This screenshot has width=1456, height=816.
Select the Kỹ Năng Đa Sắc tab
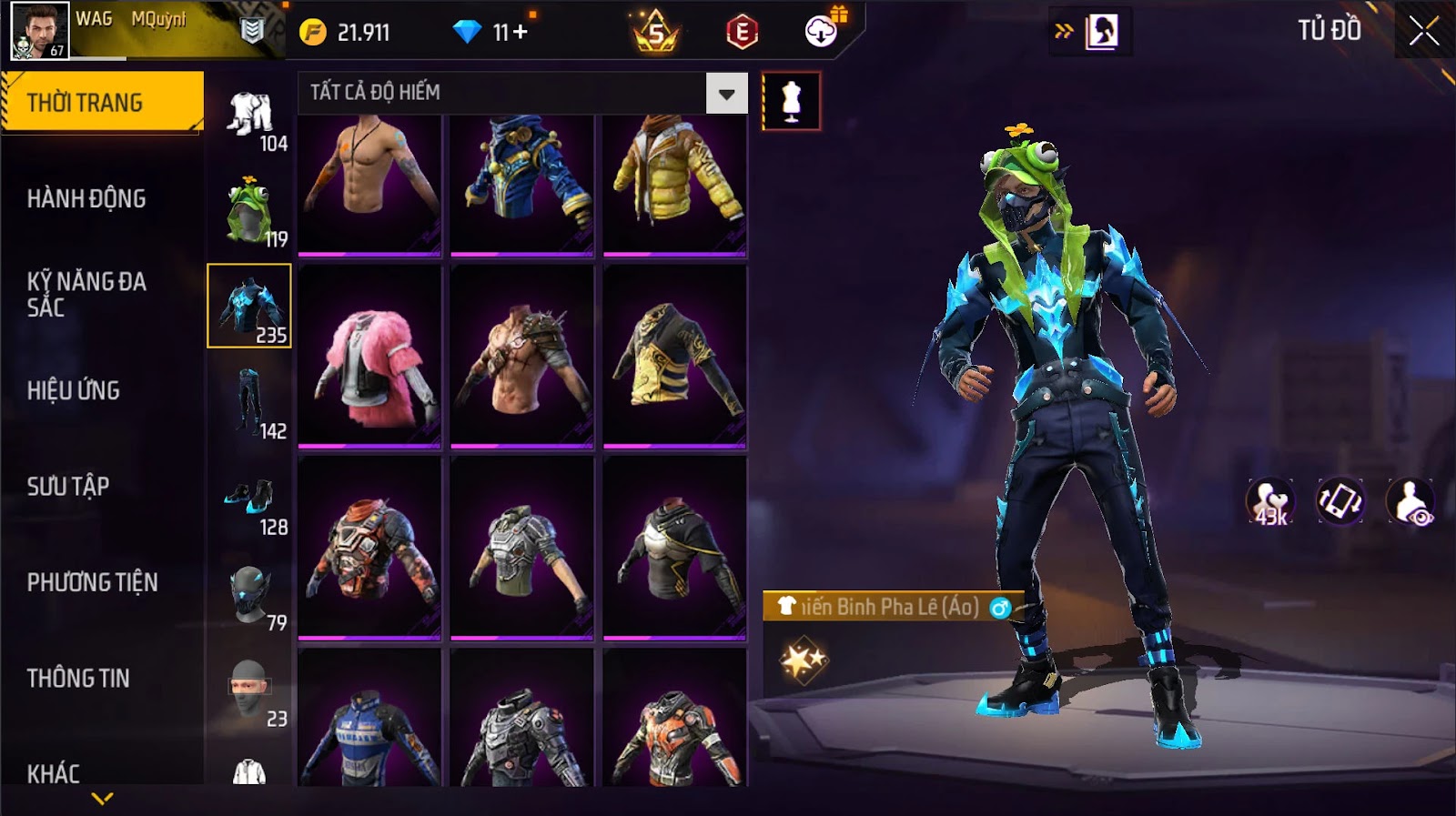(x=86, y=294)
